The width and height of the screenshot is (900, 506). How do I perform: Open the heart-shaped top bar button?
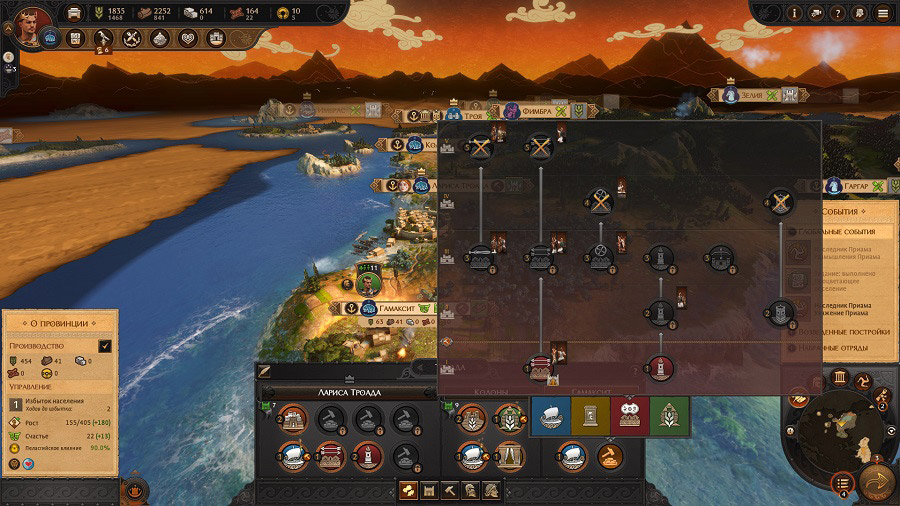(x=188, y=39)
